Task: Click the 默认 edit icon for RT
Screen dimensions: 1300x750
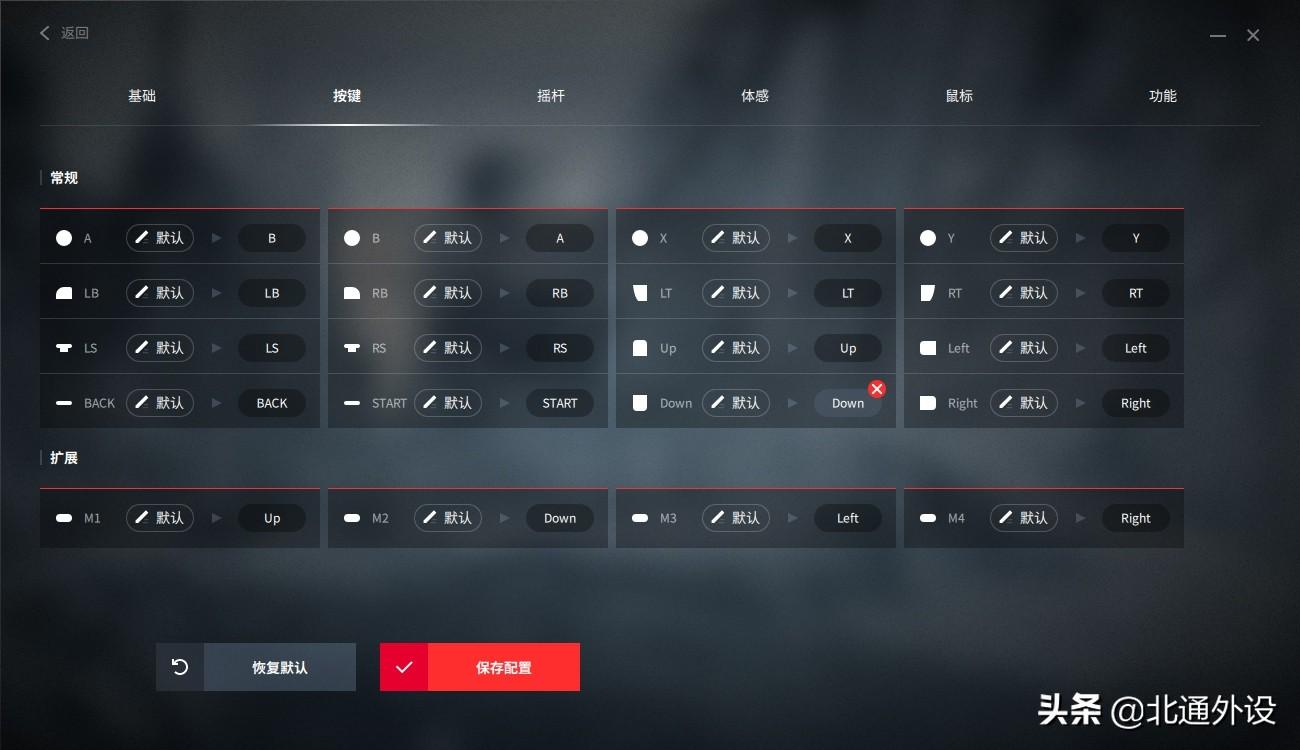Action: click(x=1023, y=292)
